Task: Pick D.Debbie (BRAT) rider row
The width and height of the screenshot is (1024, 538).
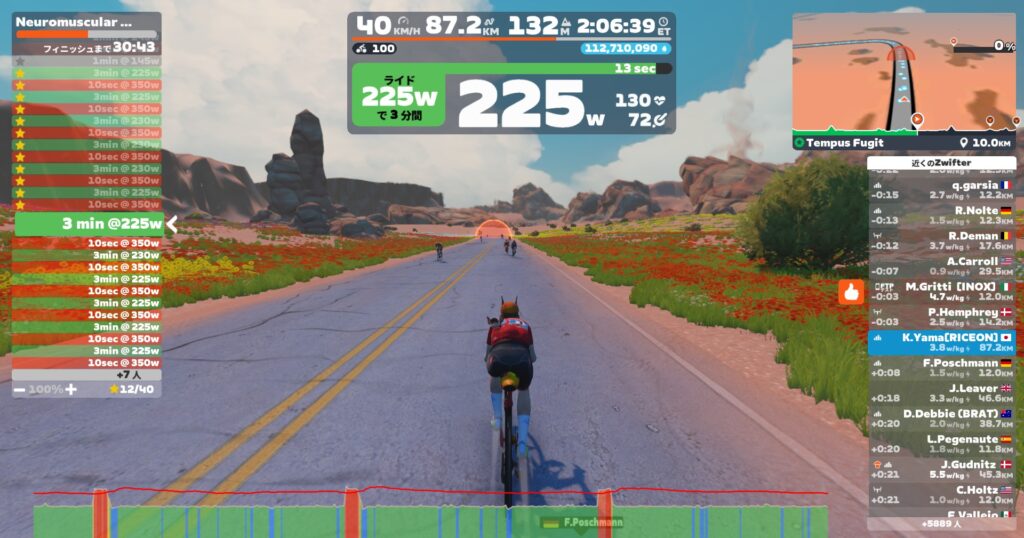Action: pos(940,418)
